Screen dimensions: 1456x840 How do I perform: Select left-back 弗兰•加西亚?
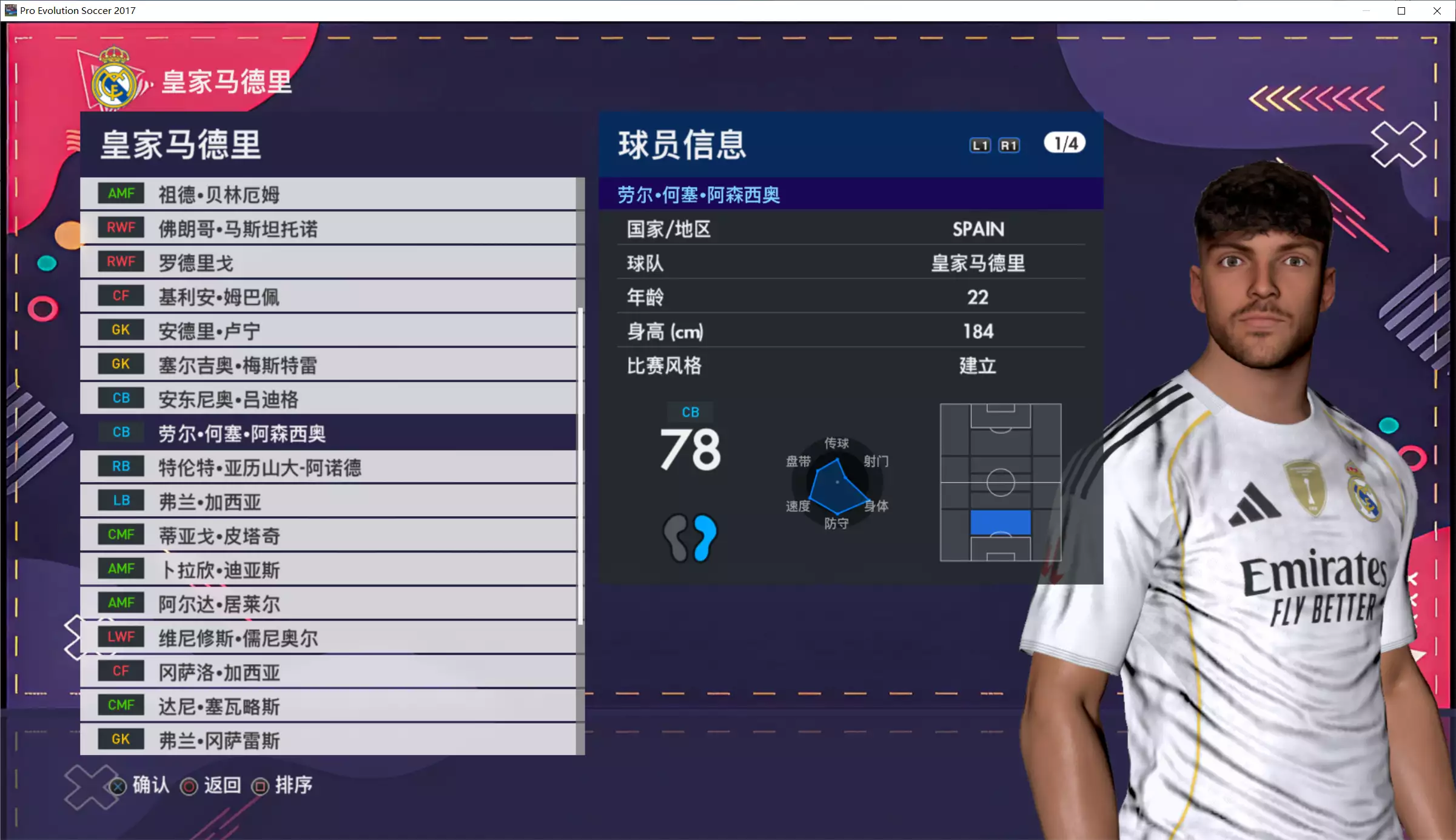tap(327, 502)
